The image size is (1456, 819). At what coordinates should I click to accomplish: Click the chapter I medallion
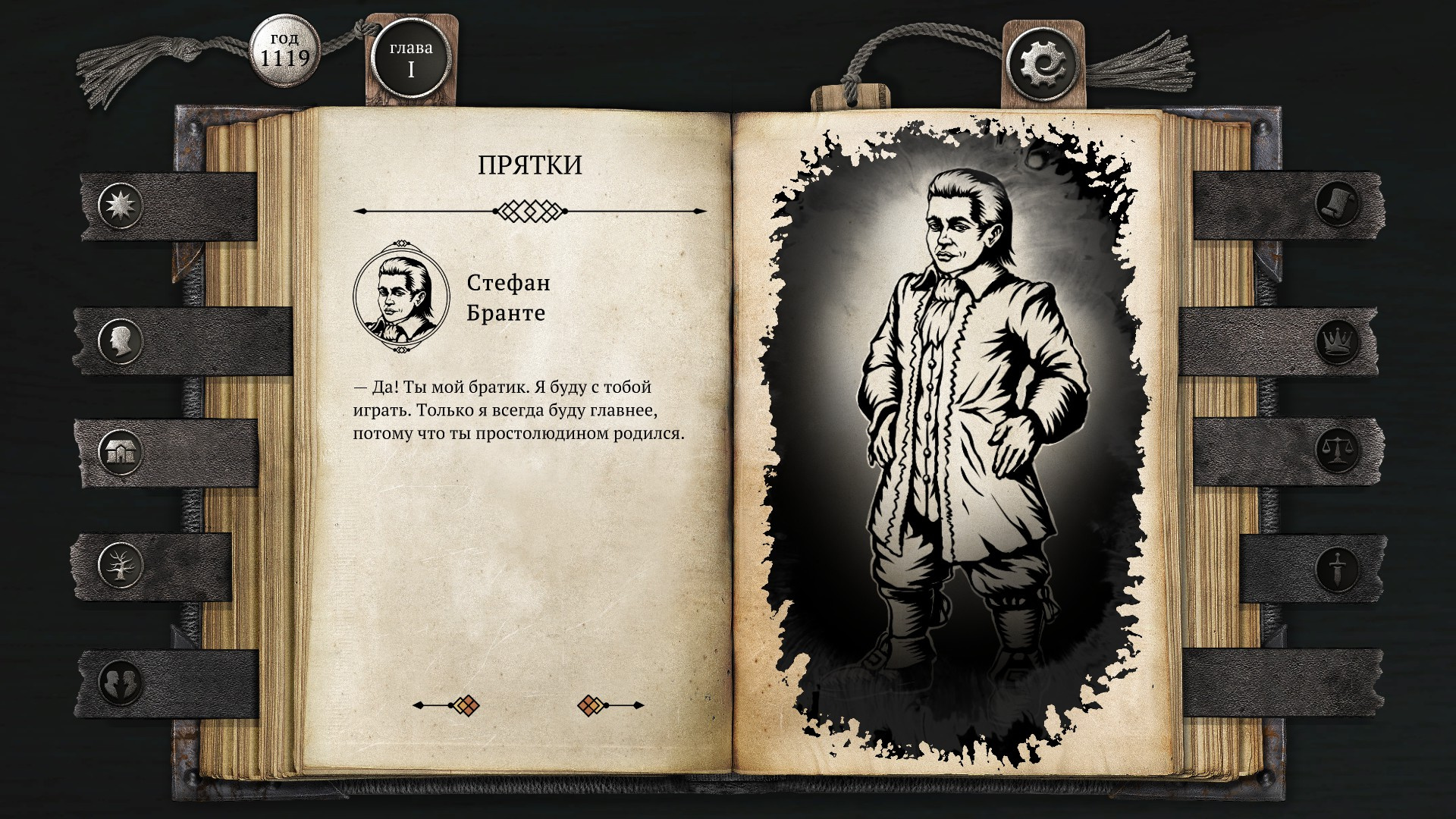pyautogui.click(x=411, y=59)
